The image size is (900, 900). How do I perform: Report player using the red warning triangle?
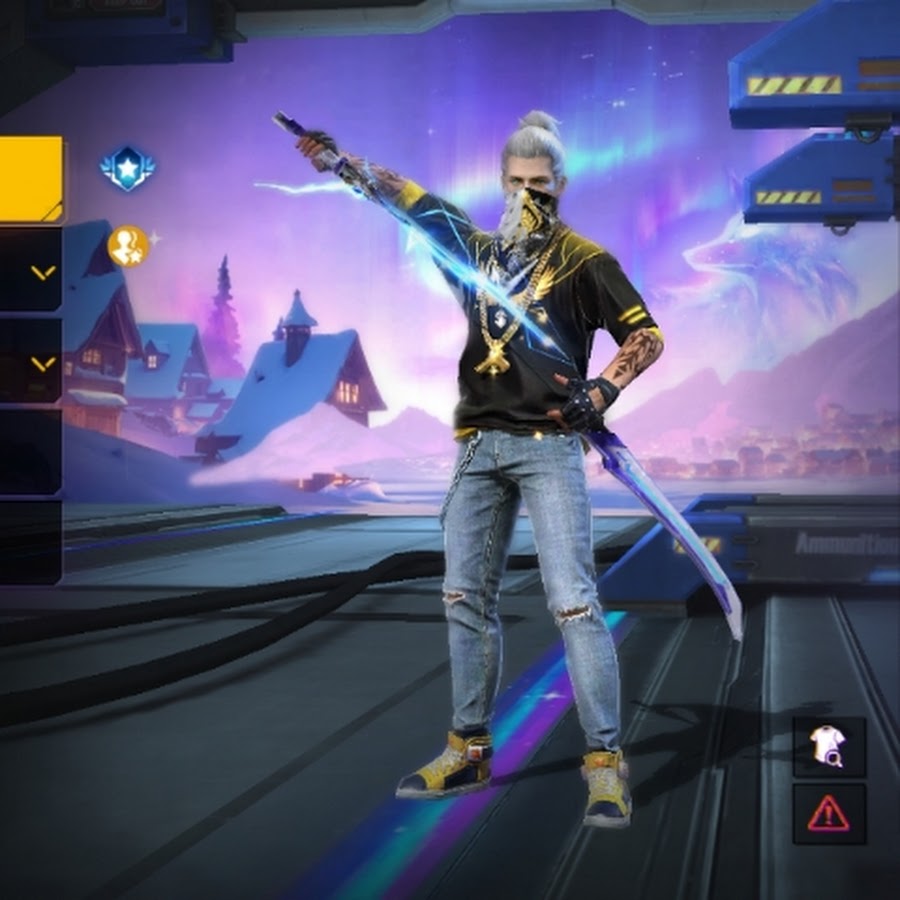click(x=829, y=813)
